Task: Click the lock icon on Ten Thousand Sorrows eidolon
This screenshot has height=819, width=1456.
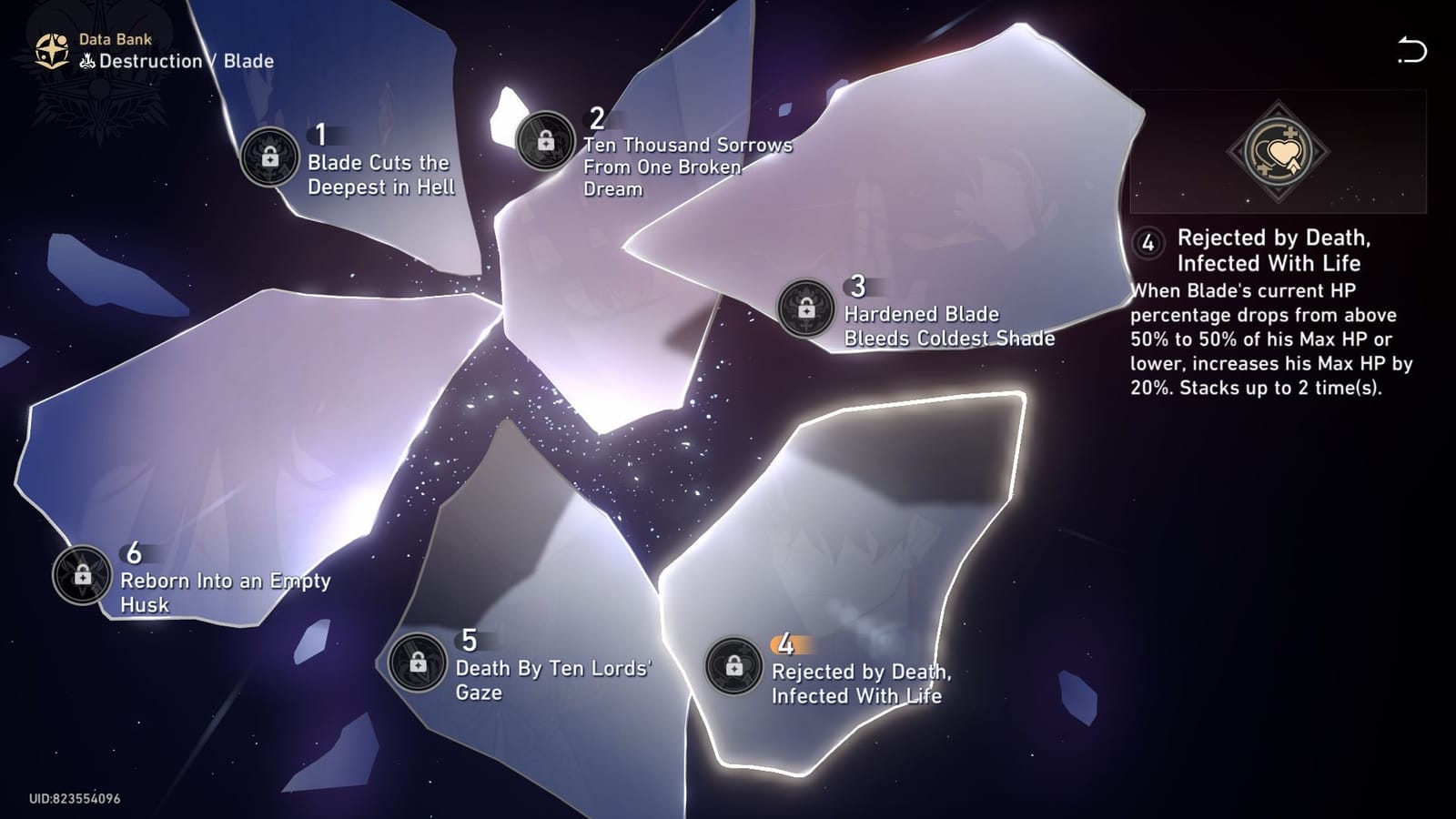Action: (547, 142)
